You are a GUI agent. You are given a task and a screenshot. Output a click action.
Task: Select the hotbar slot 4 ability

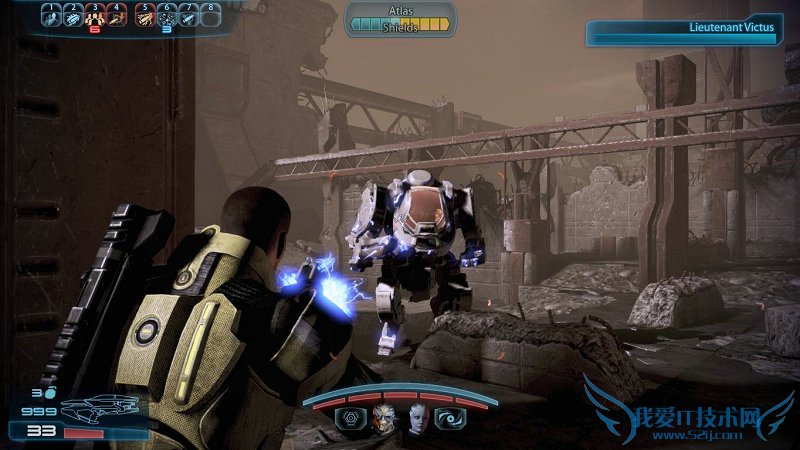tap(117, 18)
